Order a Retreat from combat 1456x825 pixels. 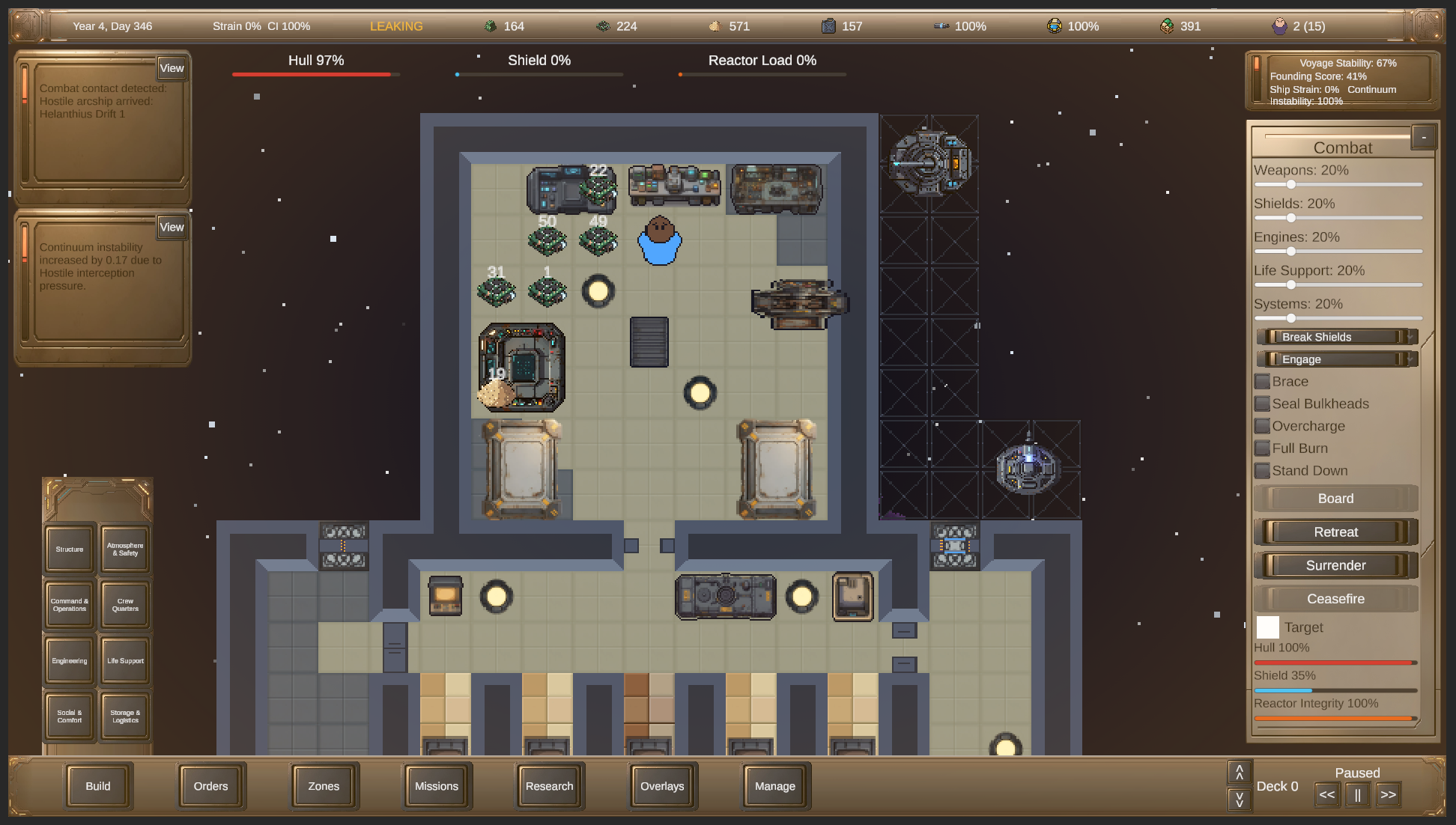click(1335, 532)
